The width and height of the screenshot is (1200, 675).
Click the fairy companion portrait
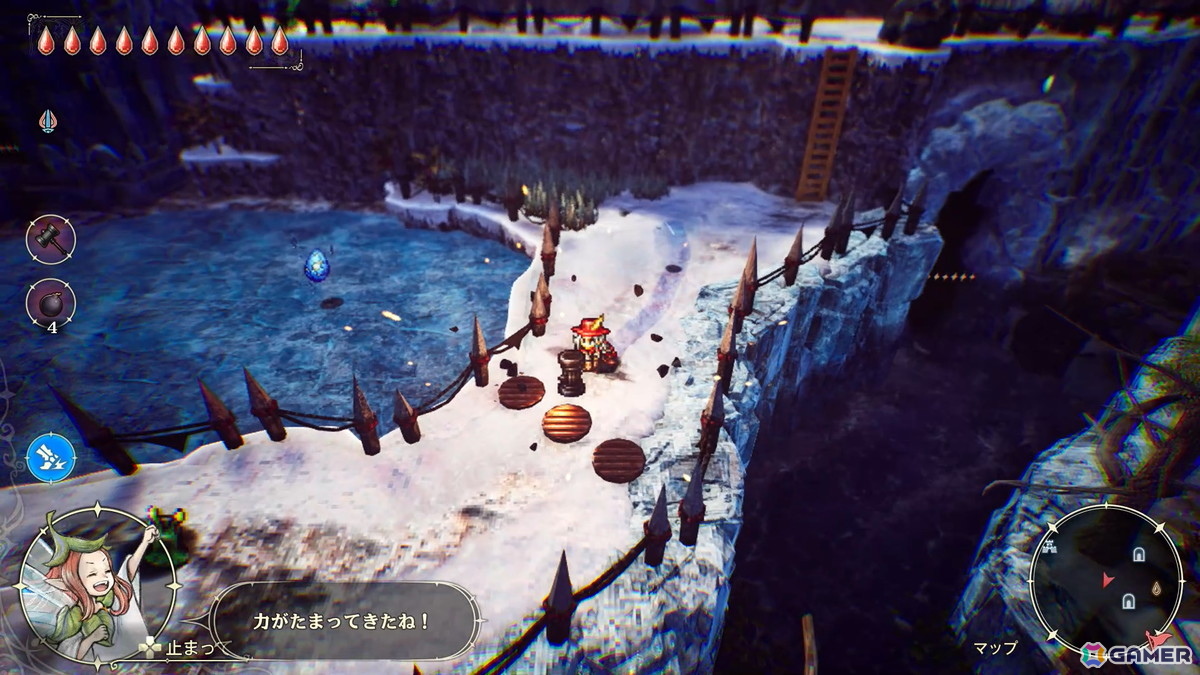pos(96,584)
